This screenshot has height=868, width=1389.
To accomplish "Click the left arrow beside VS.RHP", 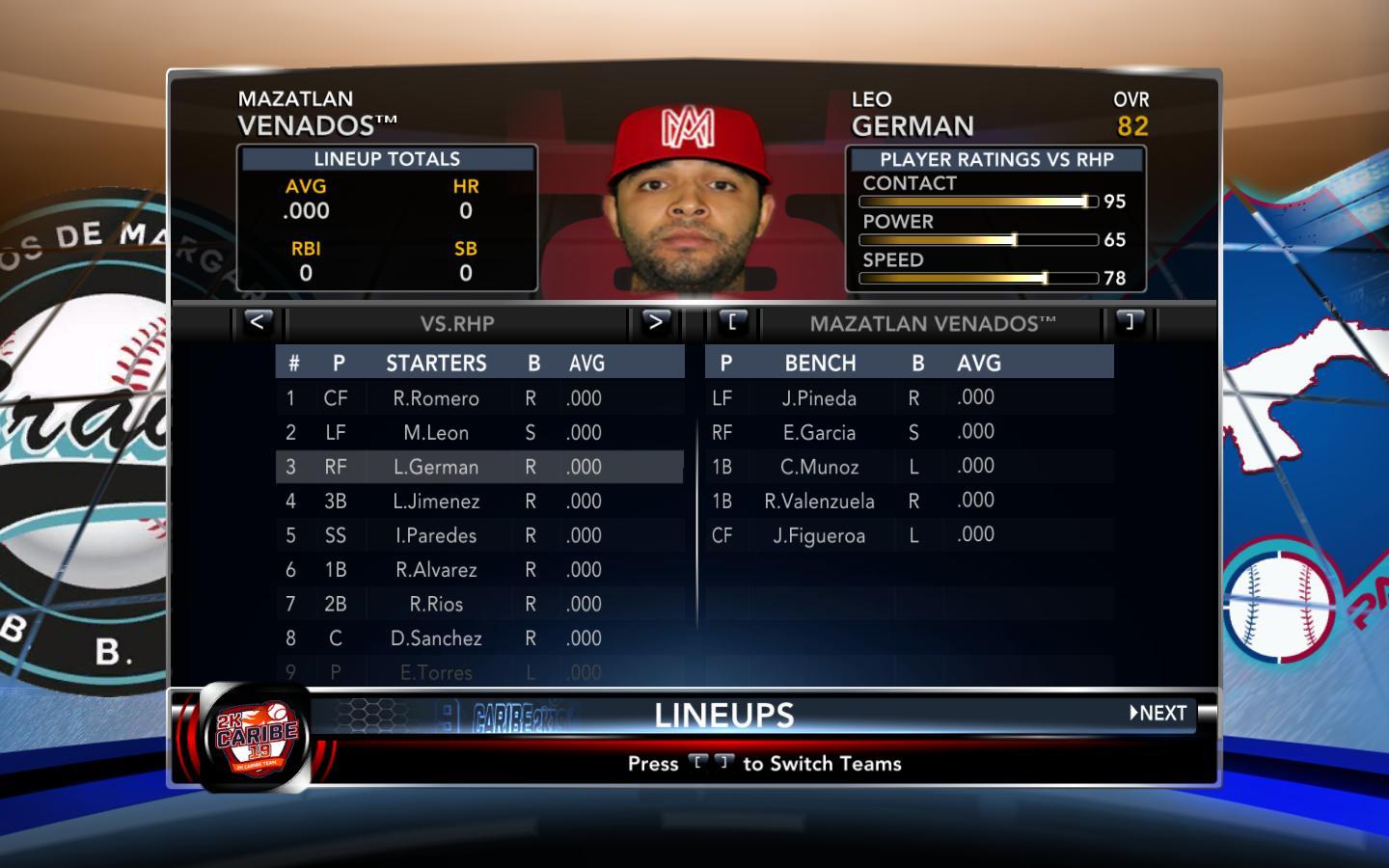I will click(257, 322).
